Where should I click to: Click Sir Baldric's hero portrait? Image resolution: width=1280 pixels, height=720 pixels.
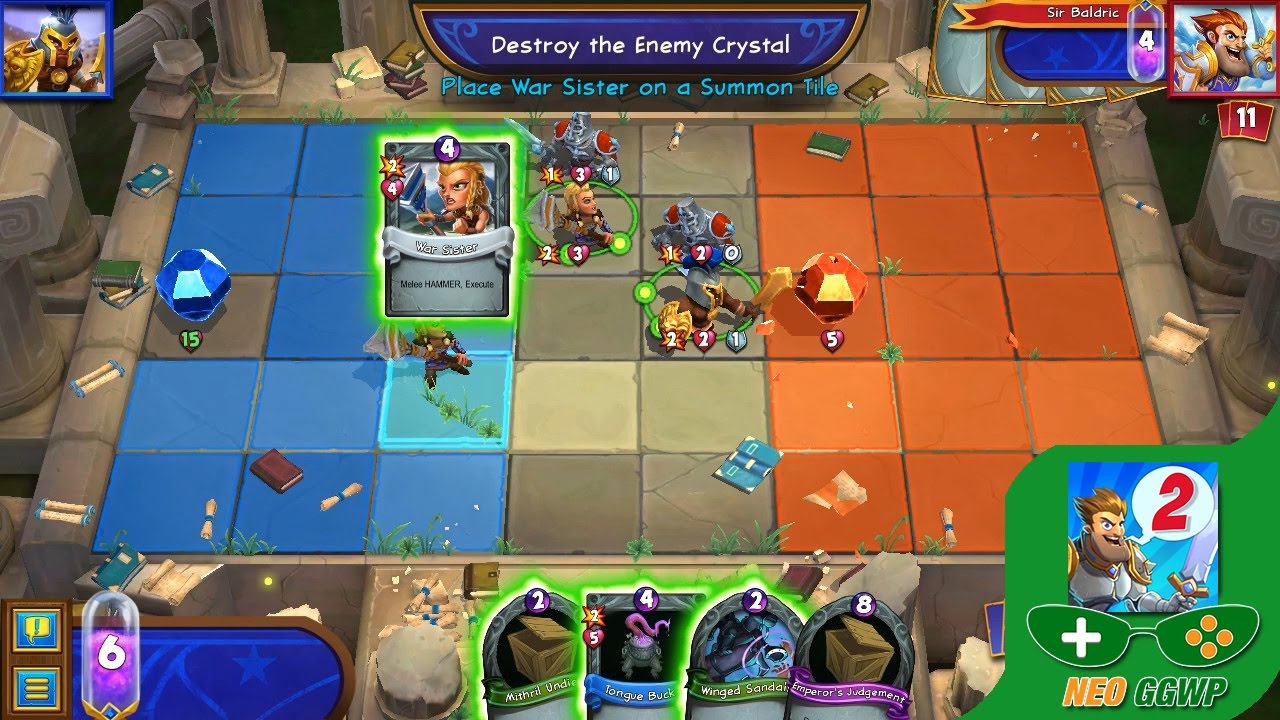(x=1226, y=49)
